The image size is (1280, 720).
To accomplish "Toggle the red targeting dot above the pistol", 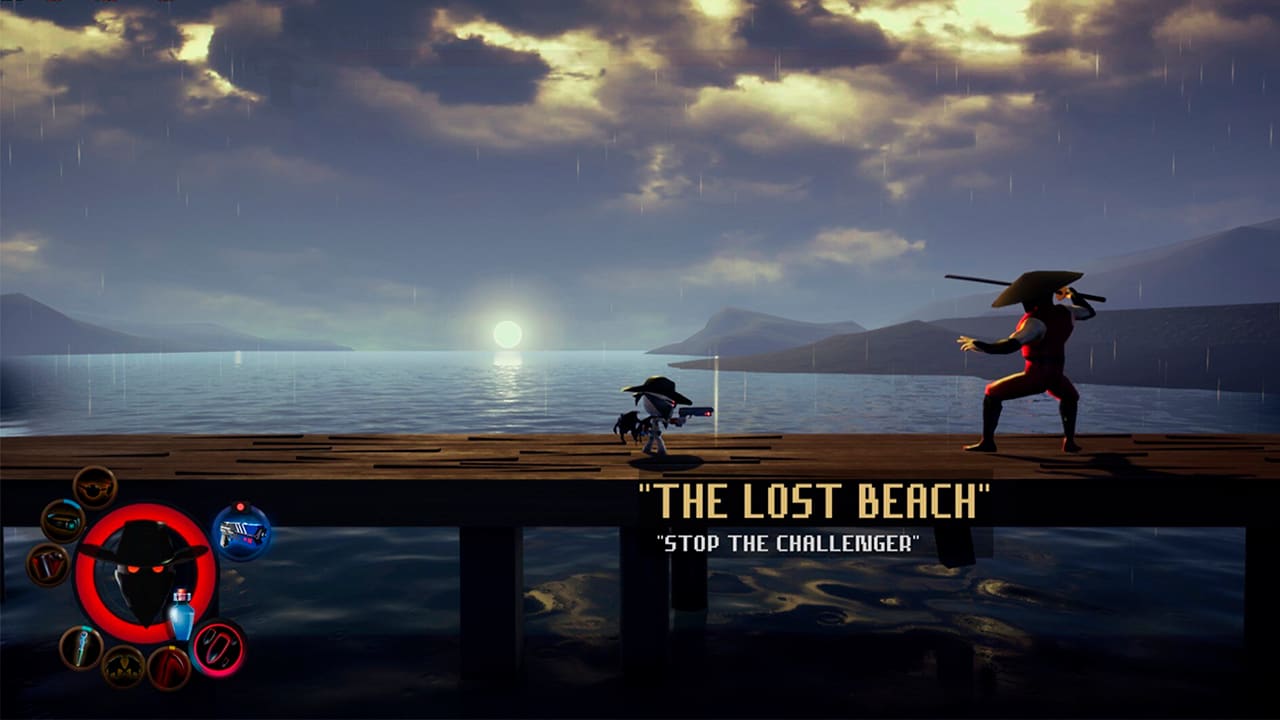I will (x=240, y=507).
